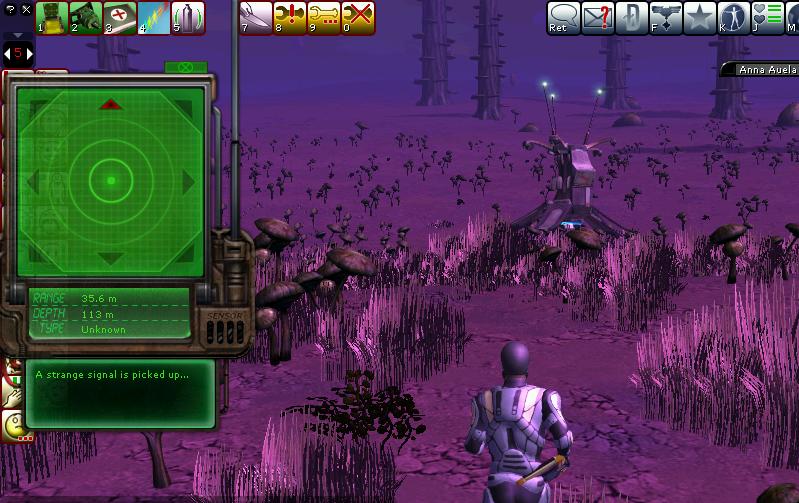
Task: Select the wrench with dots in slot 9
Action: click(x=323, y=17)
